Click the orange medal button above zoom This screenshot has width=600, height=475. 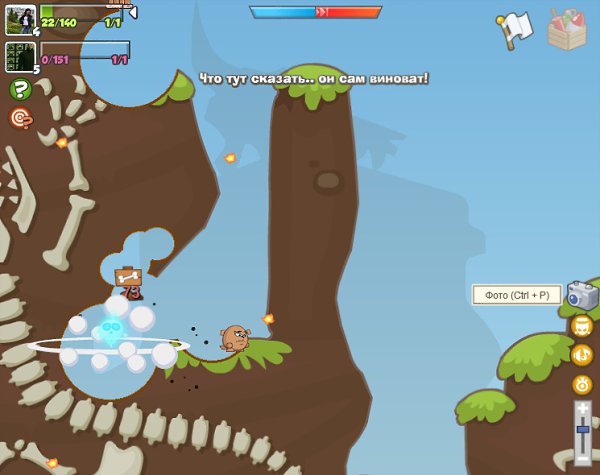582,383
